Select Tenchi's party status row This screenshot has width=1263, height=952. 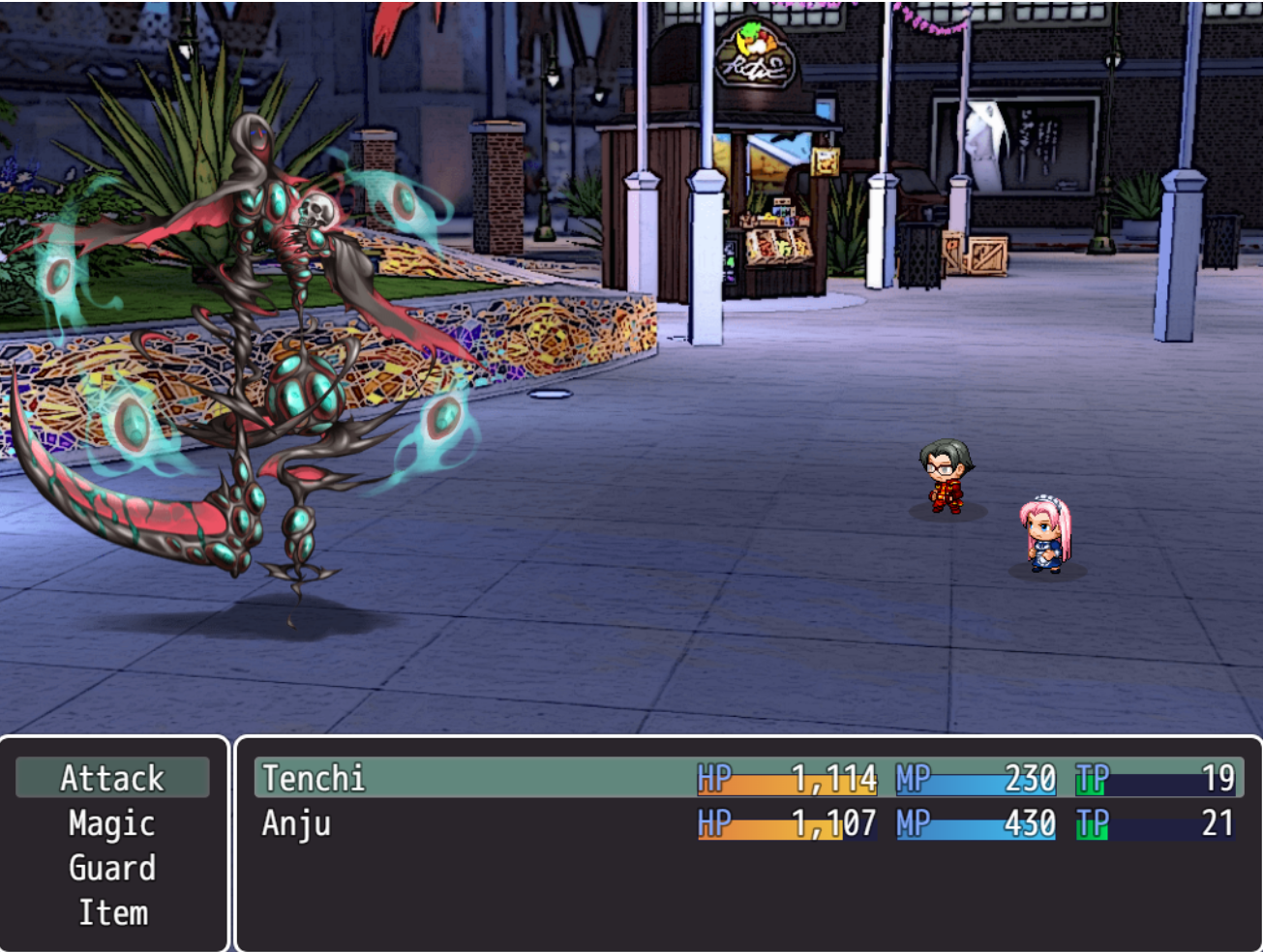(747, 778)
